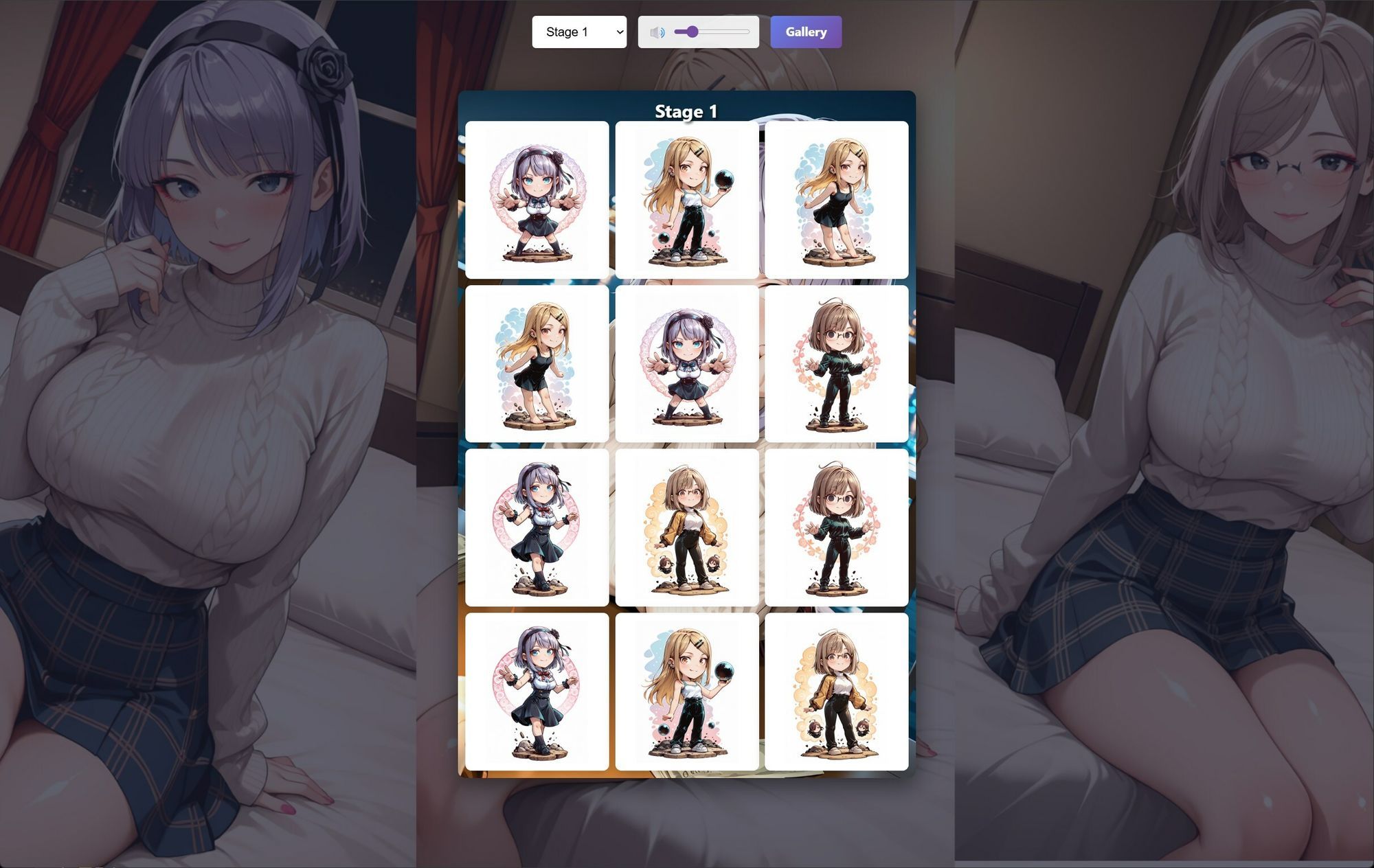1374x868 pixels.
Task: Select the purple-haired chibi with pink ring
Action: click(687, 365)
